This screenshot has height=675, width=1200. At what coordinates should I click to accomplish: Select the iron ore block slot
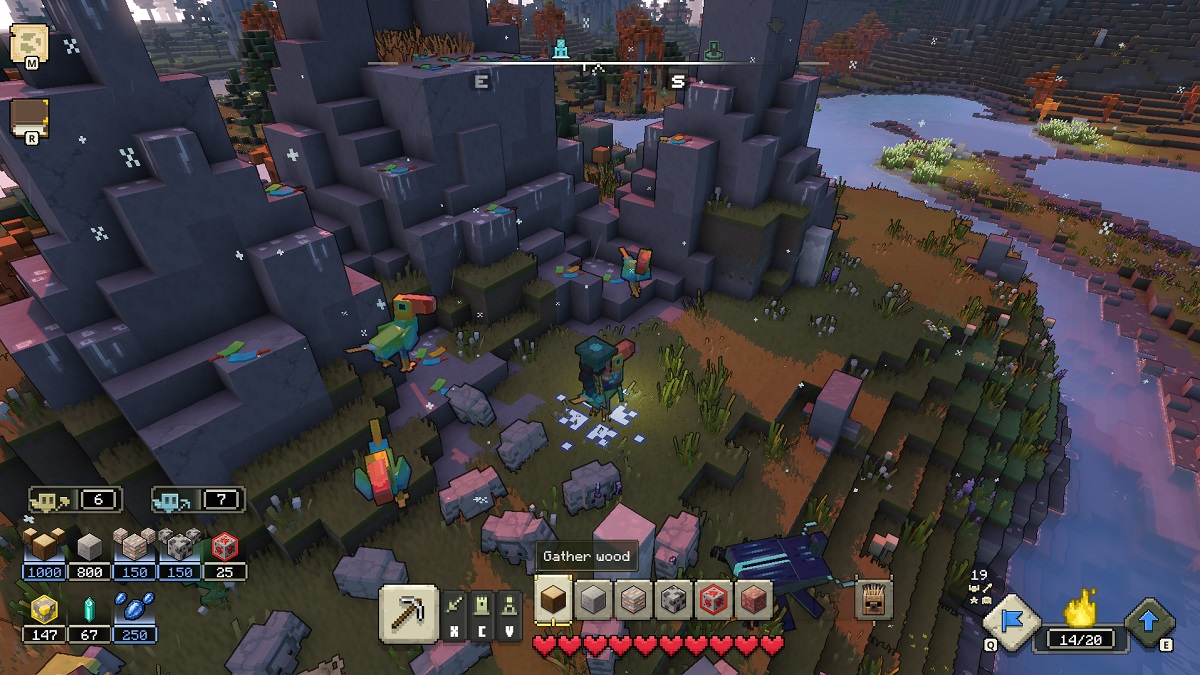pyautogui.click(x=633, y=600)
